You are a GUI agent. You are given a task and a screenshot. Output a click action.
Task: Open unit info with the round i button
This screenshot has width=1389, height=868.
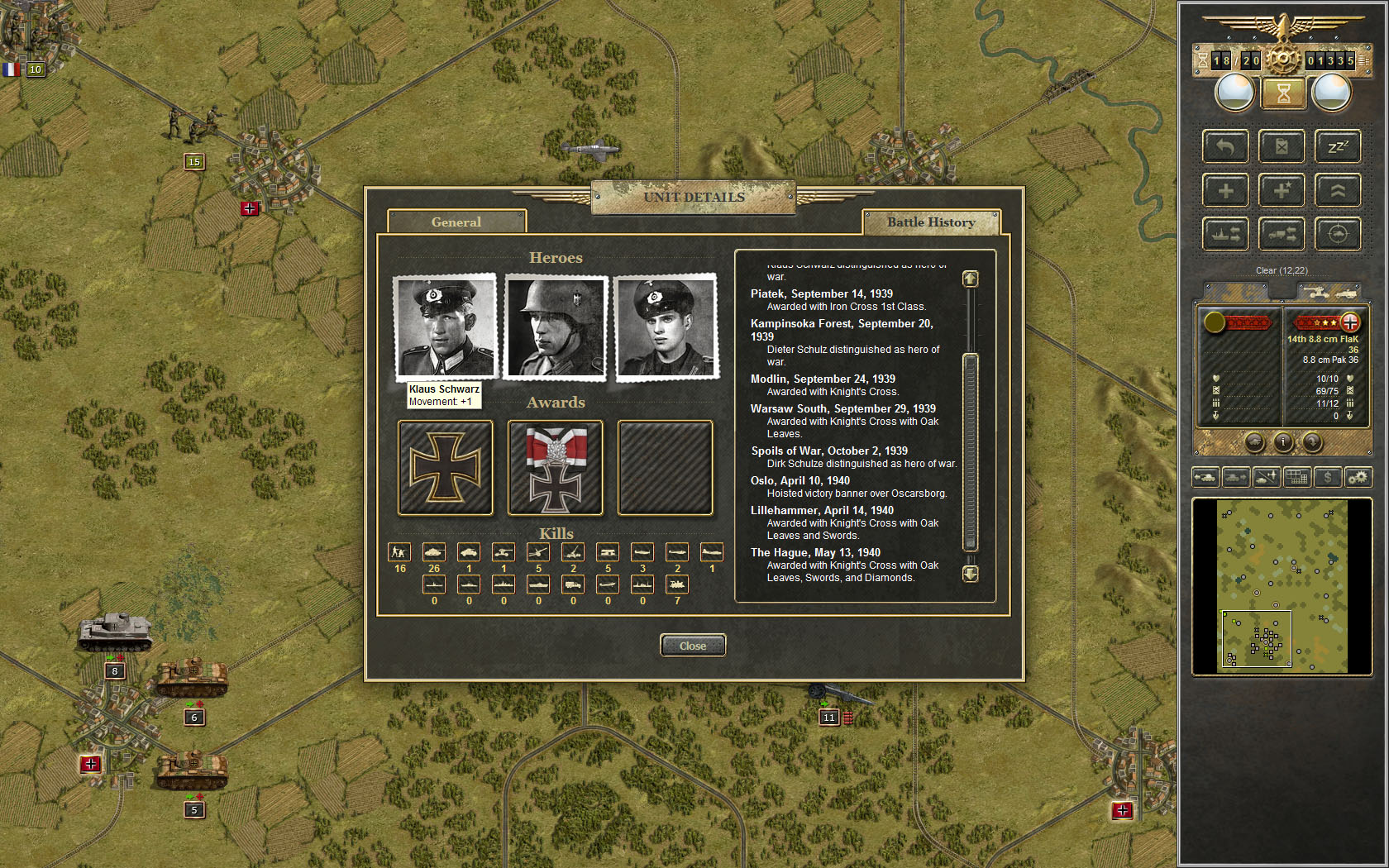click(x=1282, y=443)
